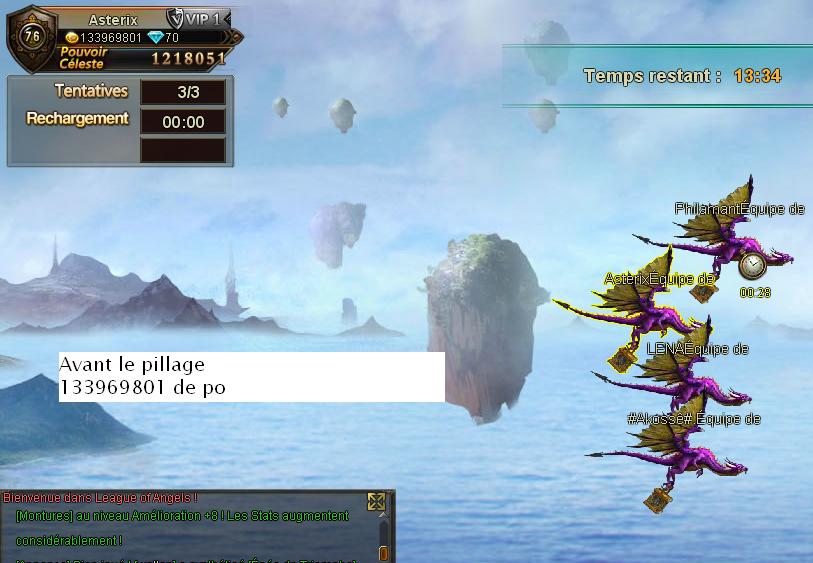Expand the chat window with the arrows icon
The width and height of the screenshot is (813, 563).
(376, 502)
